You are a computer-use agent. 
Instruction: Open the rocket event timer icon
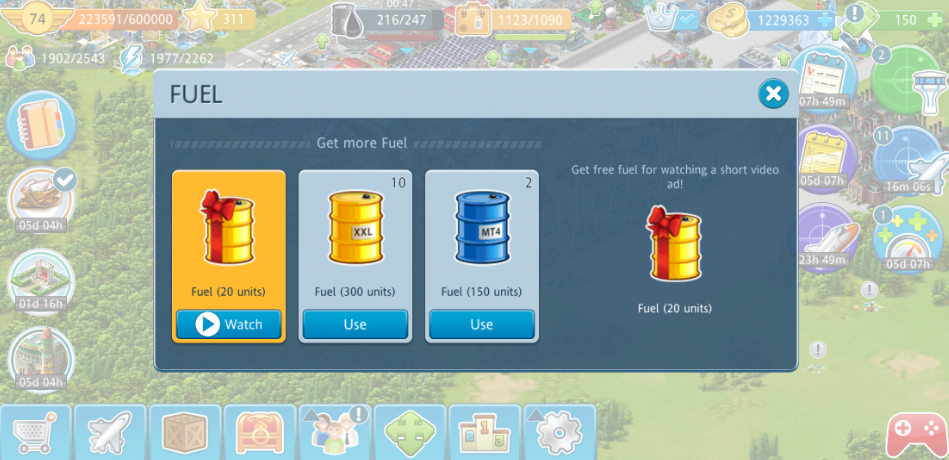click(39, 357)
